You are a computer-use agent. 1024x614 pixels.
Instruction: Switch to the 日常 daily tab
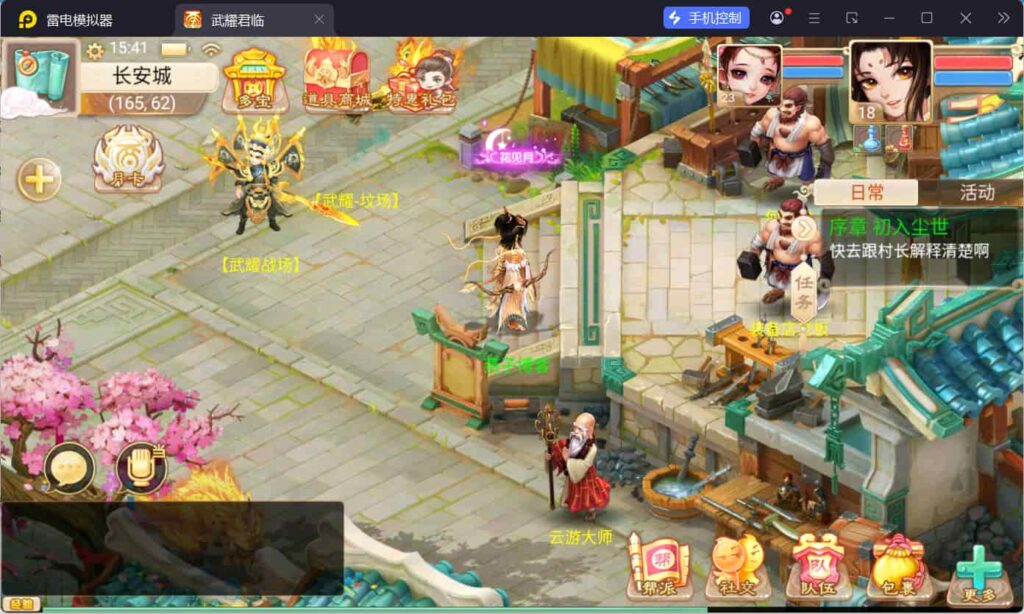pos(866,193)
